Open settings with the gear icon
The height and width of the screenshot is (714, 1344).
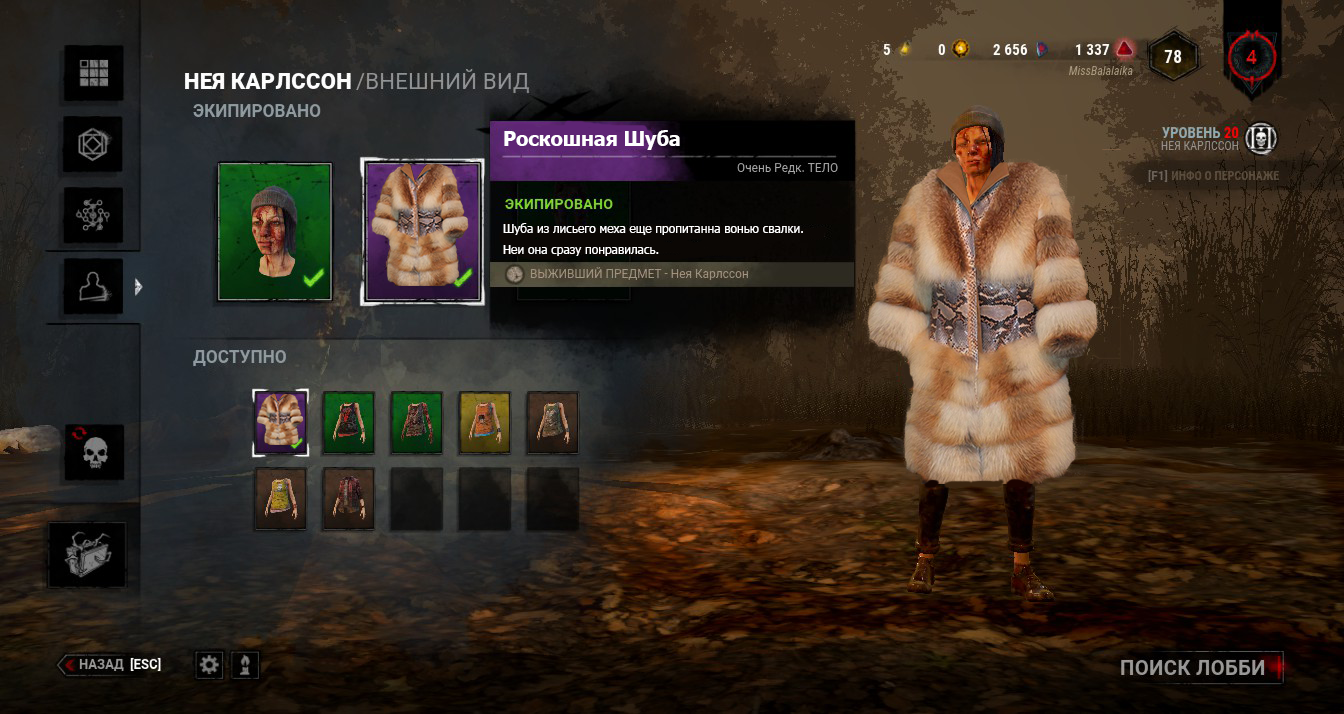(x=209, y=665)
